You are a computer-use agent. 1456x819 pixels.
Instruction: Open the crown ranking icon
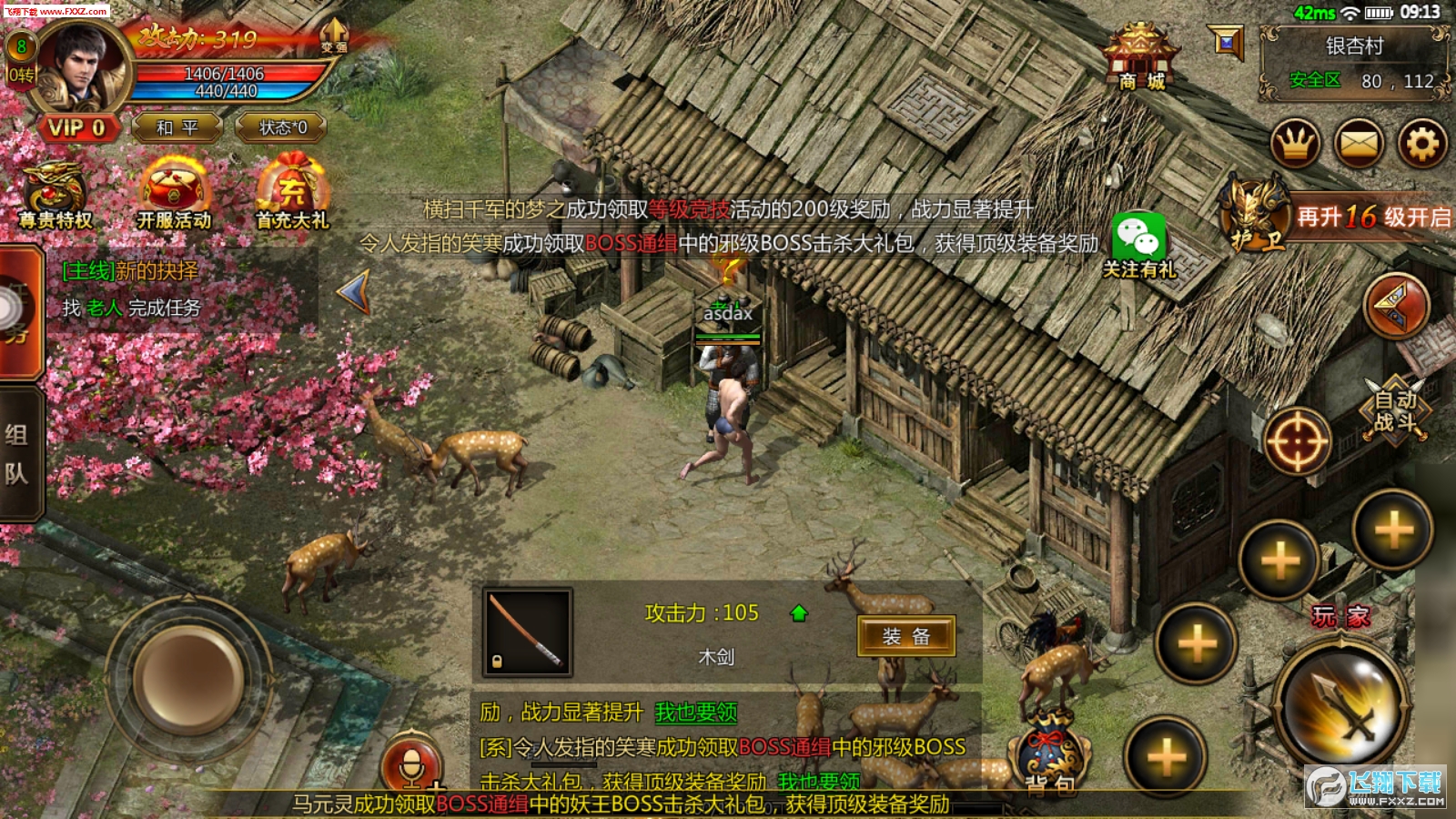tap(1295, 143)
